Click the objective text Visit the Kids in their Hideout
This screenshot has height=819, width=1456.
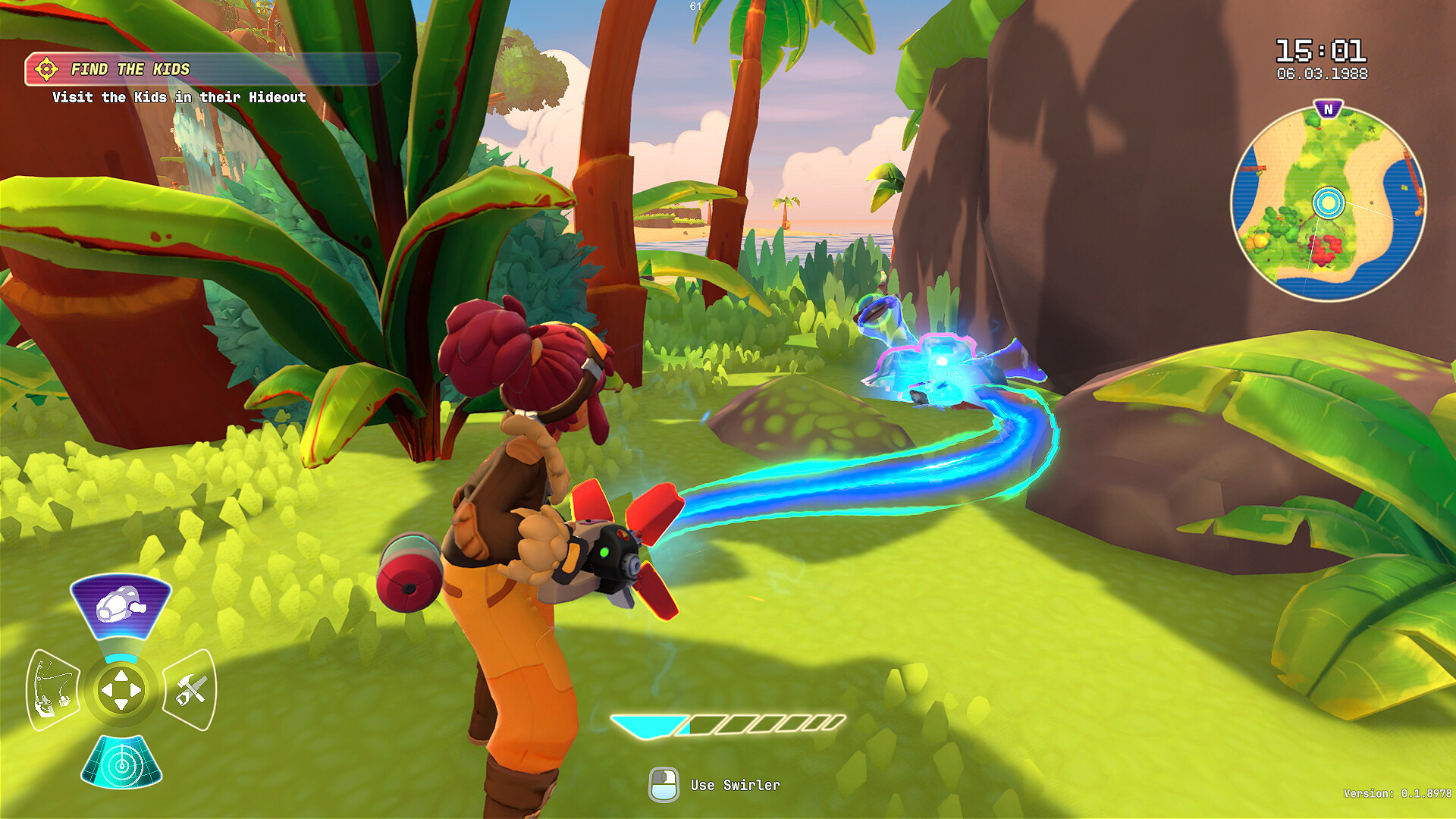(x=179, y=97)
